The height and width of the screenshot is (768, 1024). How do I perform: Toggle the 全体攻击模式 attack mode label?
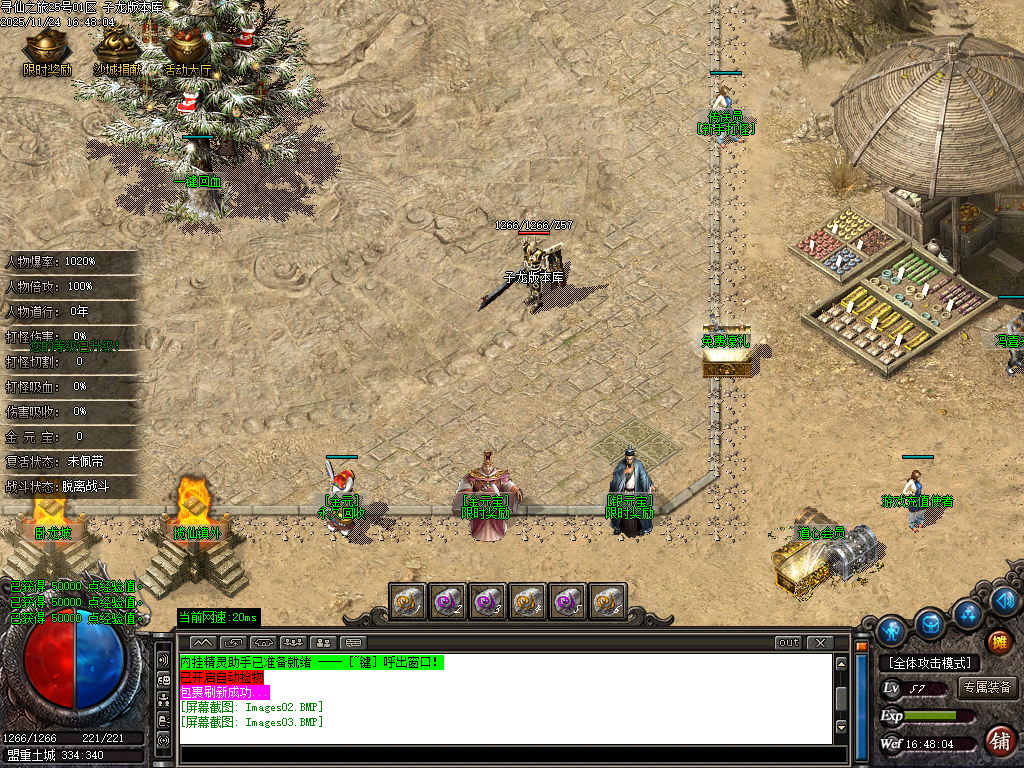click(x=929, y=663)
